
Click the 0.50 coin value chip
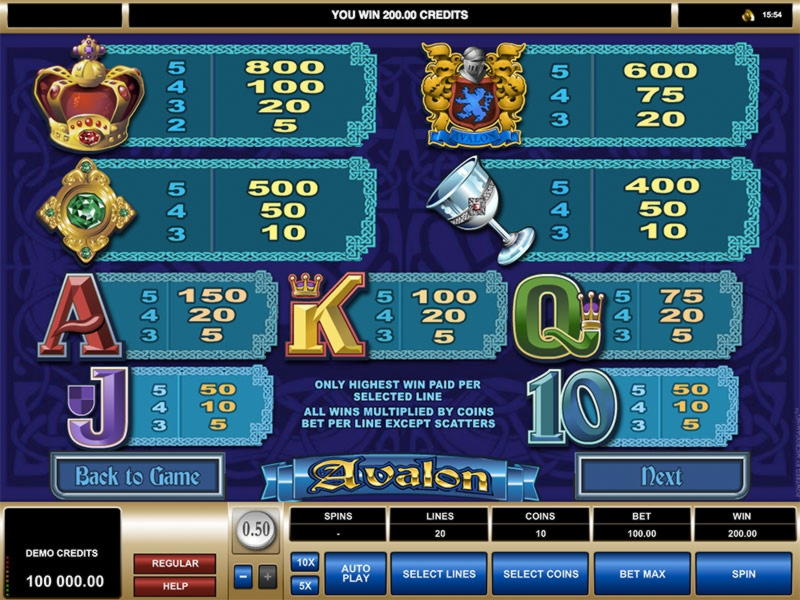click(256, 530)
